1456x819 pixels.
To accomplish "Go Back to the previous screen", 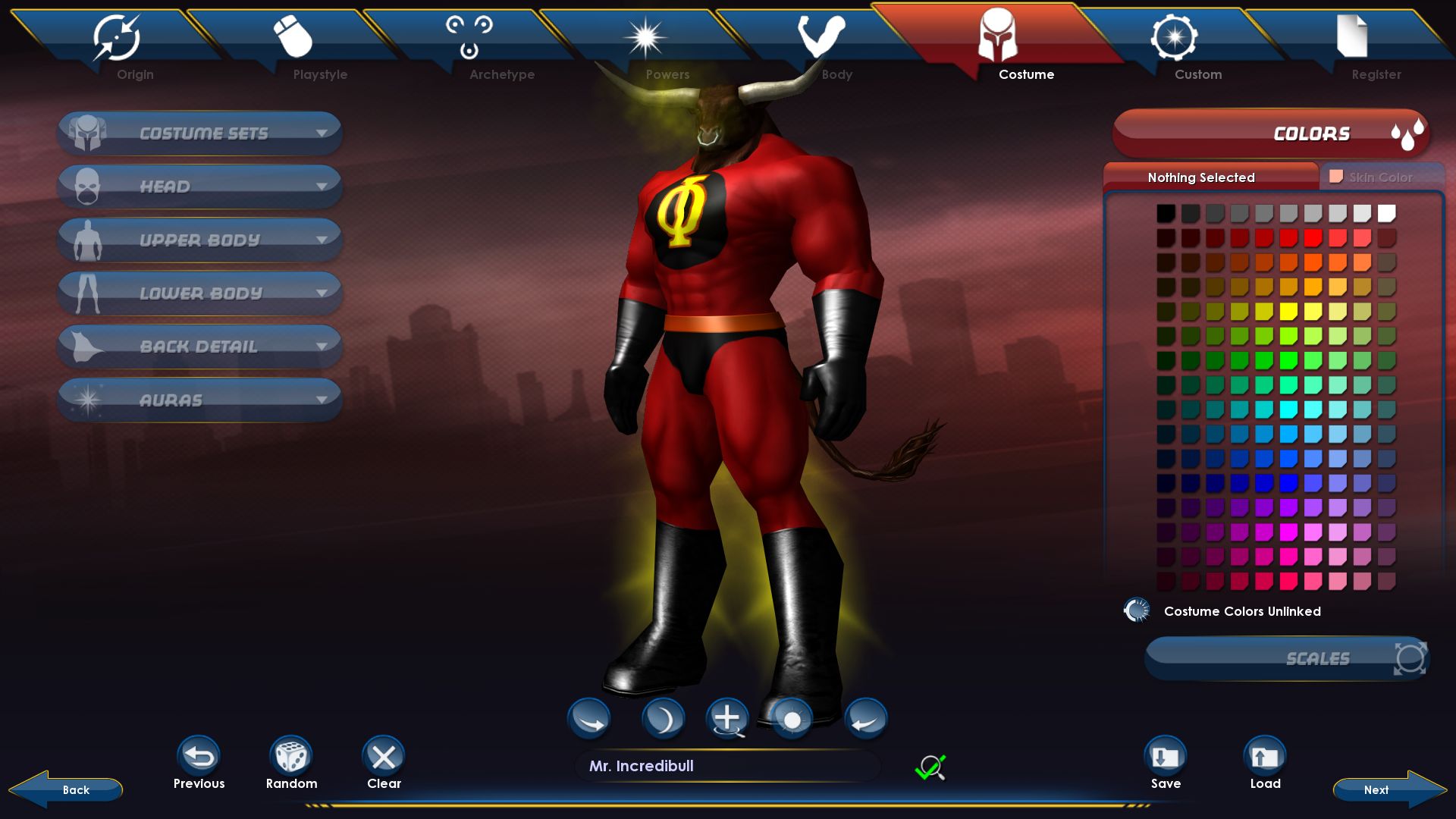I will tap(68, 789).
